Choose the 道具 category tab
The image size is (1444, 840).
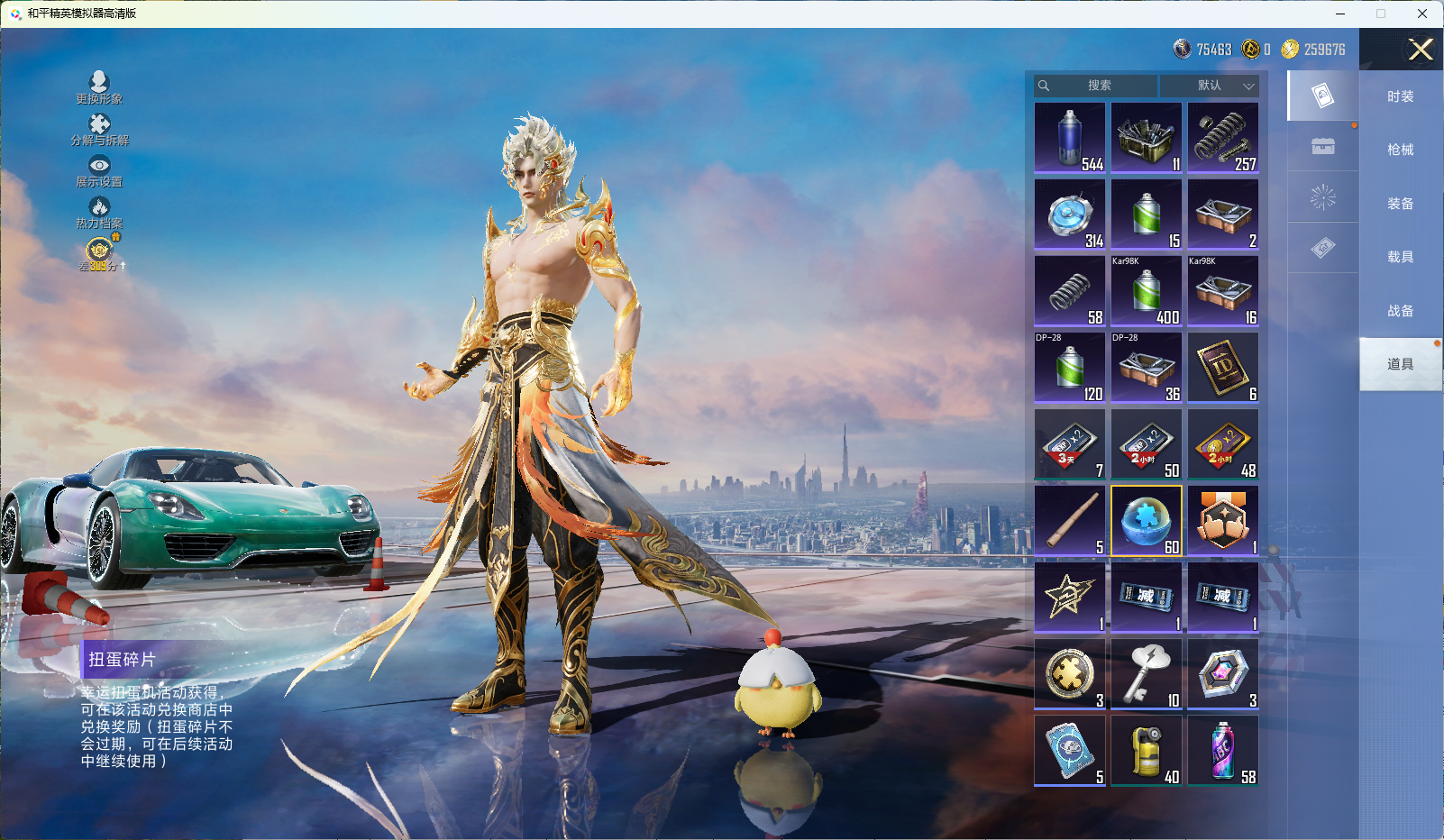pos(1400,364)
